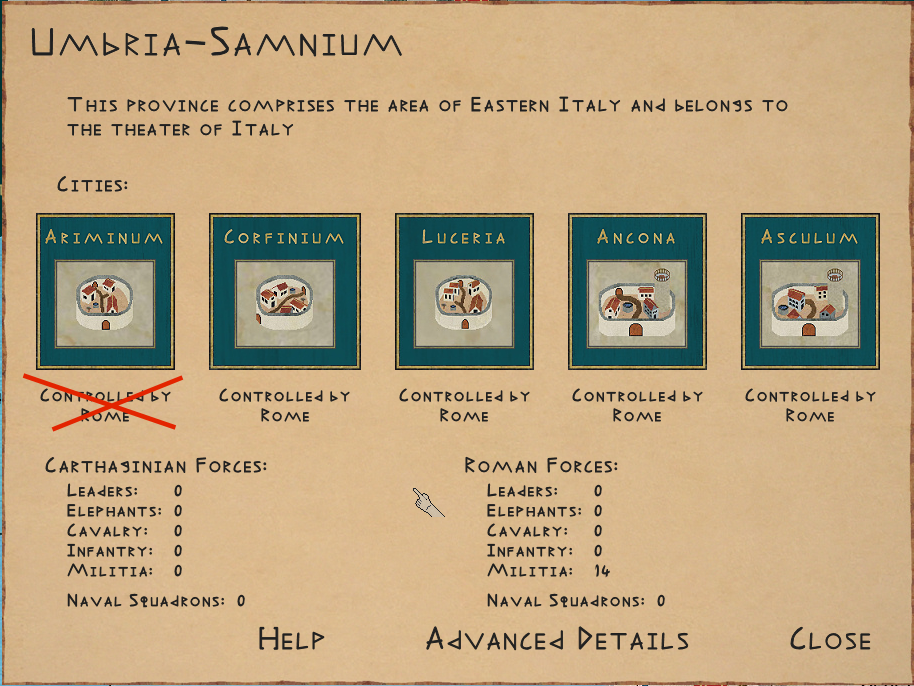Open the Luceria city tile

[464, 291]
